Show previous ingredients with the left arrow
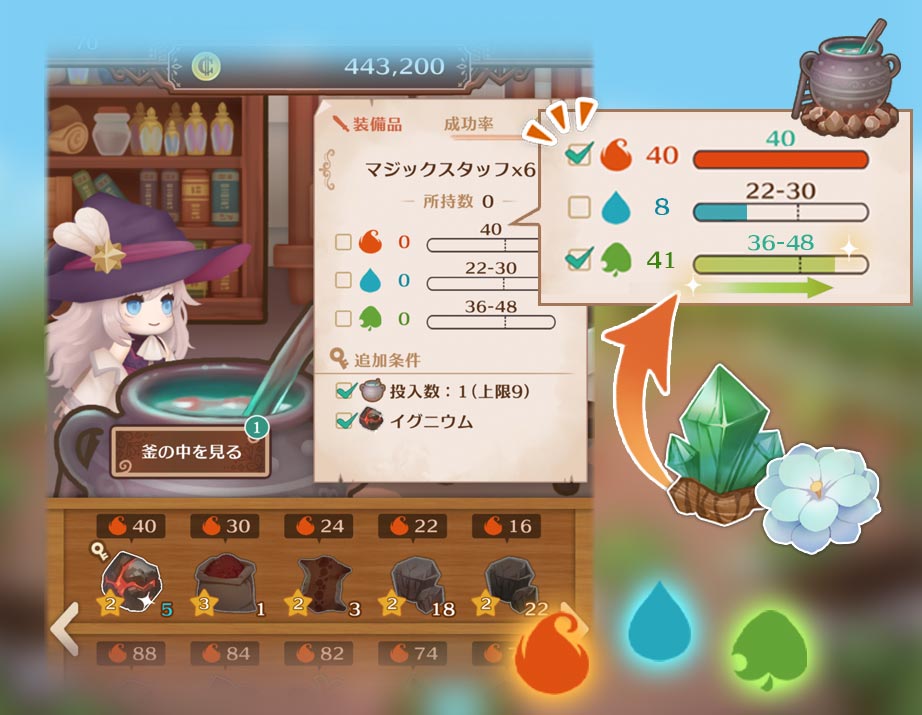 coord(65,628)
